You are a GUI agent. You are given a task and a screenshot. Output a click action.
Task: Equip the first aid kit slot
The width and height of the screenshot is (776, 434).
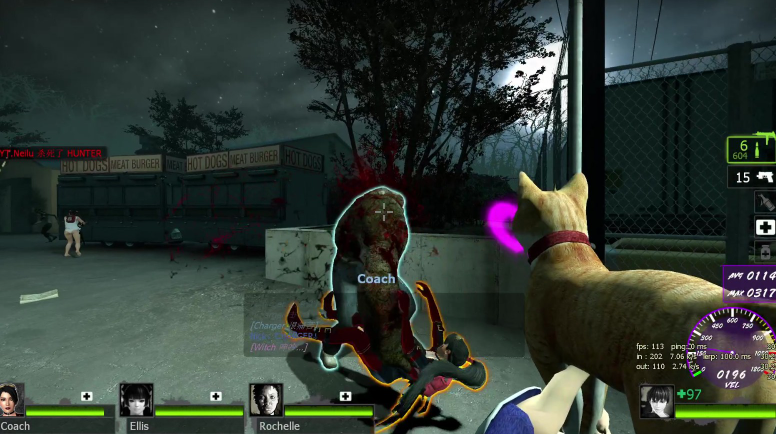click(x=764, y=227)
